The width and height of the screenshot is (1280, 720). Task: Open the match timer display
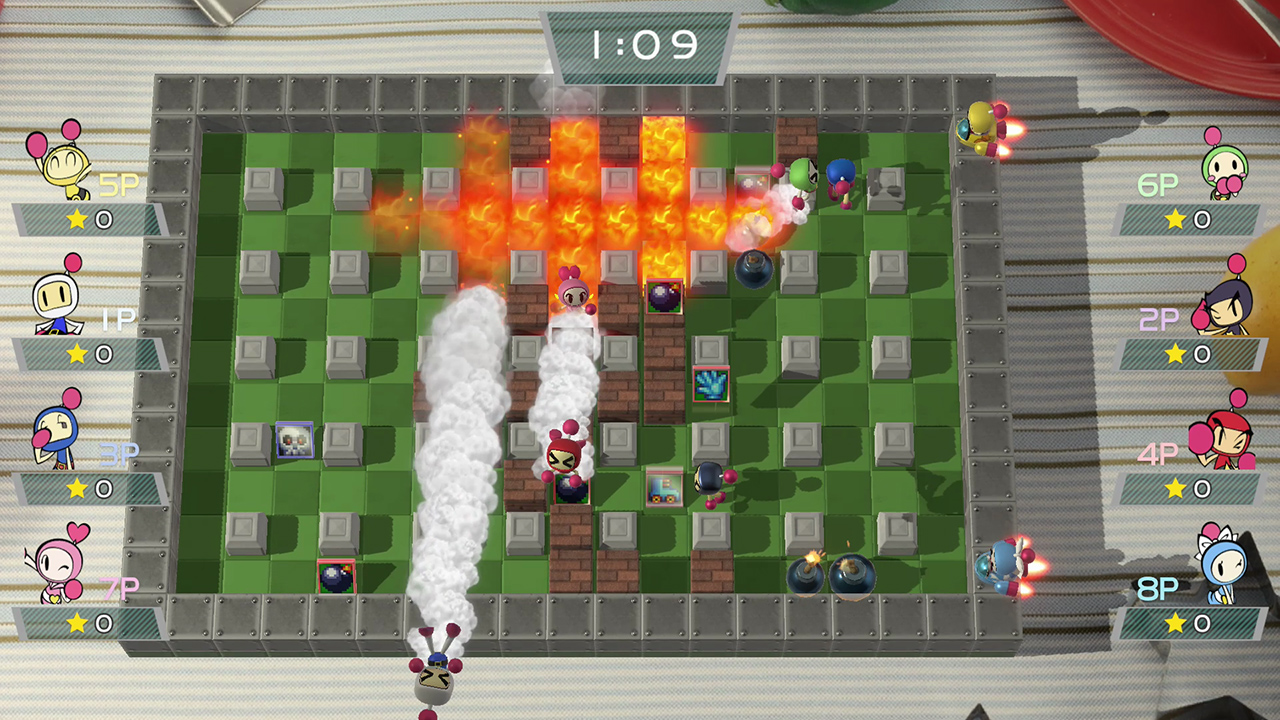[640, 44]
